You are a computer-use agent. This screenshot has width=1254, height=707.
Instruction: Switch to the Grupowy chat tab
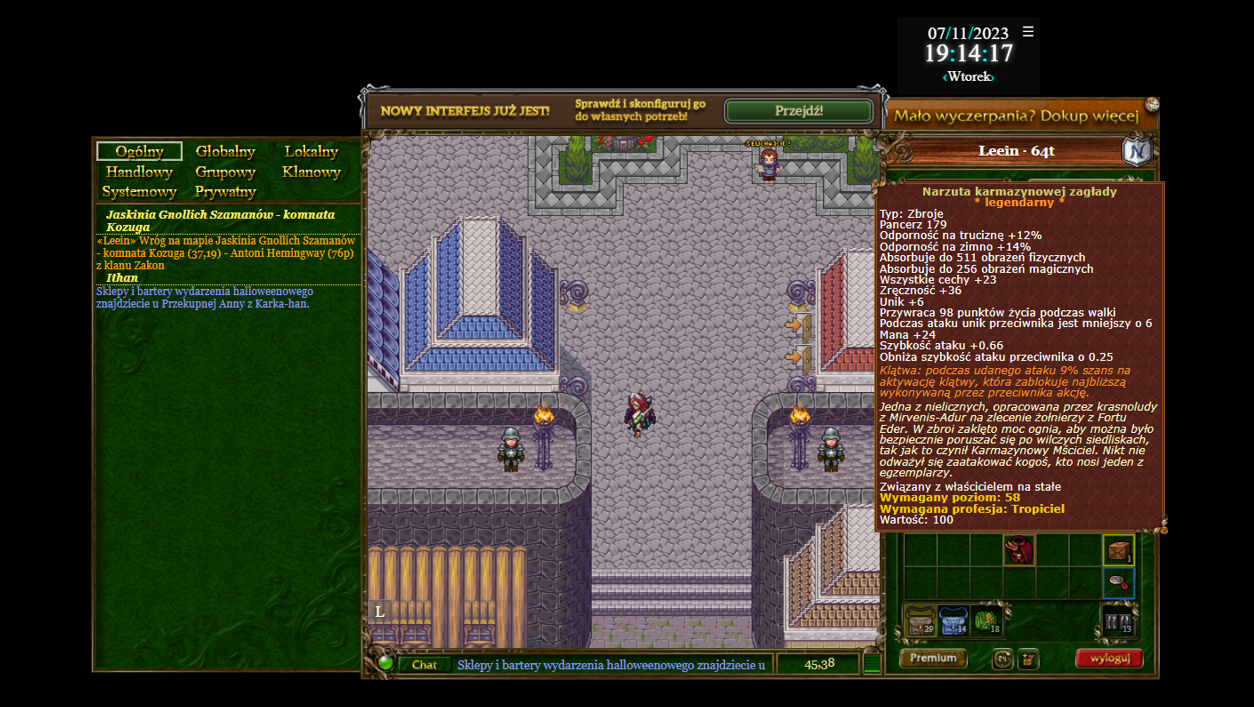pyautogui.click(x=225, y=171)
